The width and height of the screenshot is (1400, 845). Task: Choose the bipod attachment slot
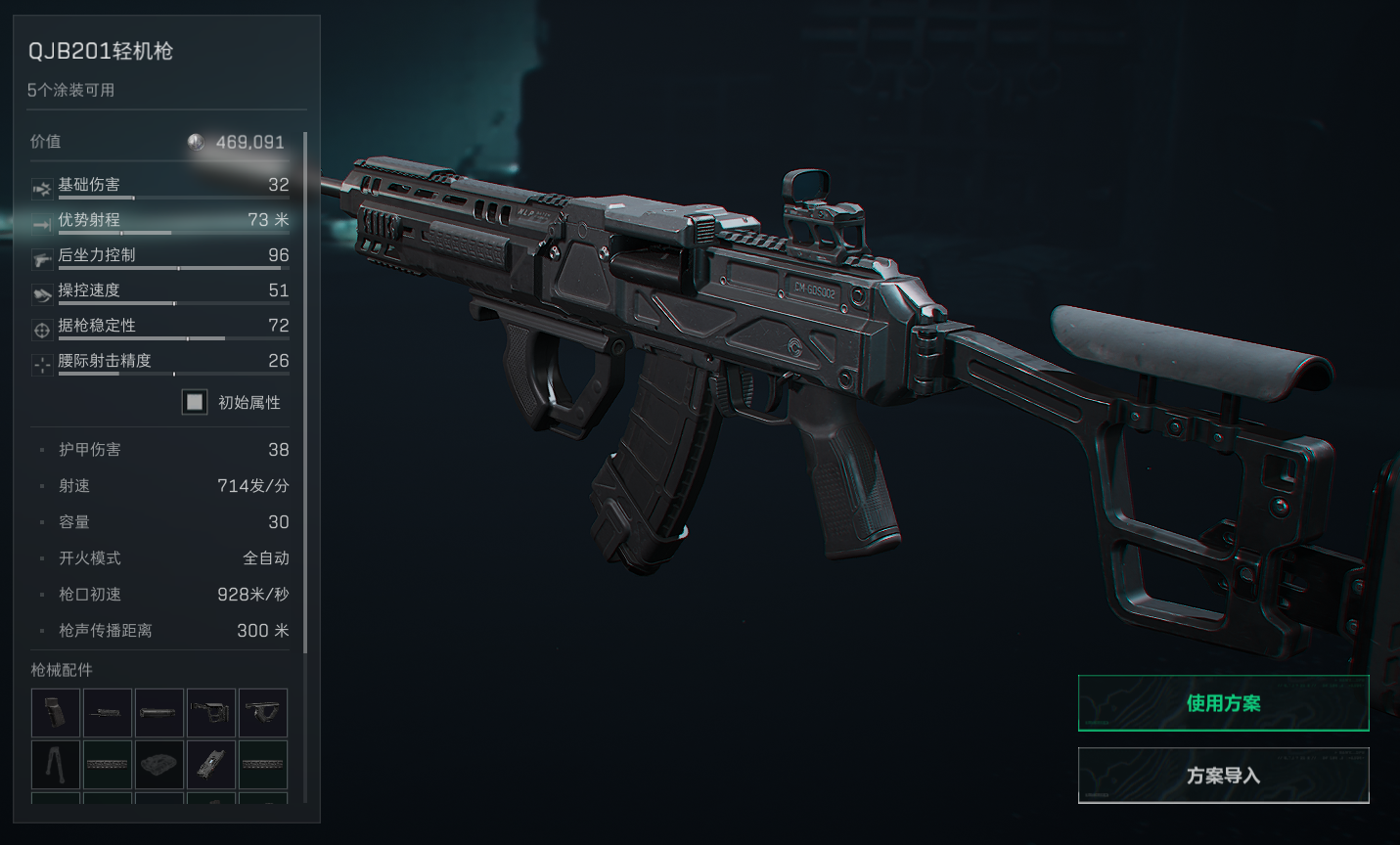coord(56,764)
